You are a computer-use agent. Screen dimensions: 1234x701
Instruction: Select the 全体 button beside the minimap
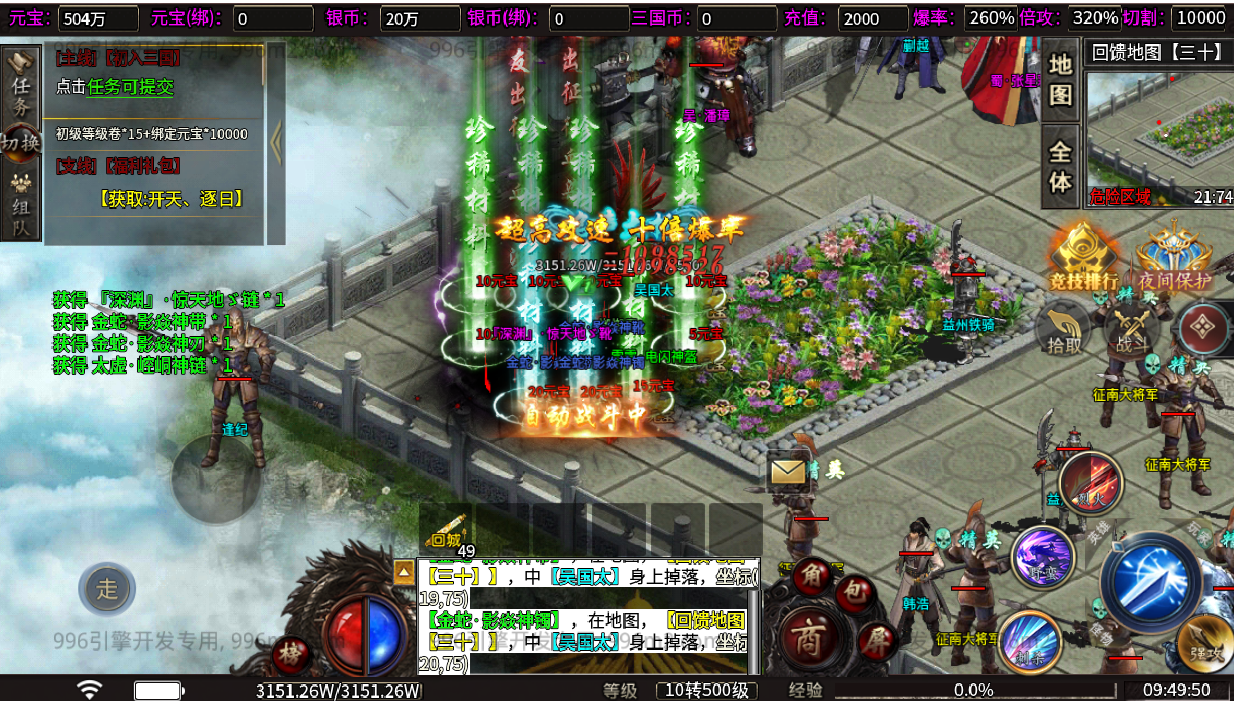point(1060,166)
